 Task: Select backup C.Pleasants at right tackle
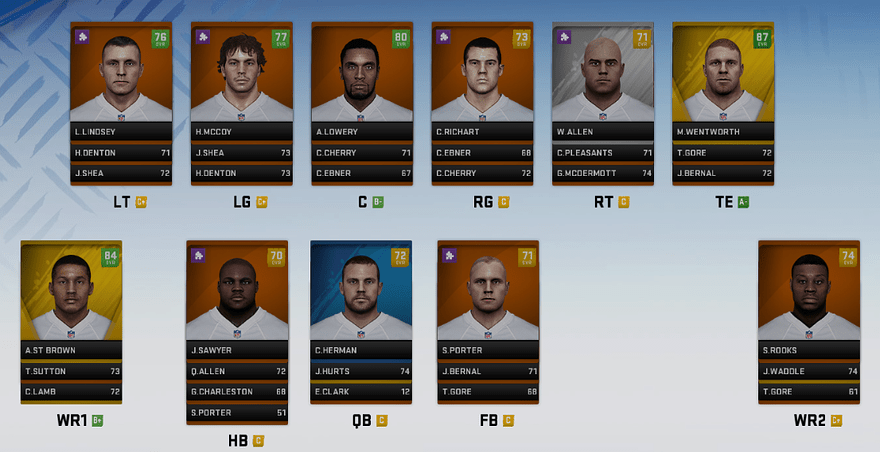602,153
